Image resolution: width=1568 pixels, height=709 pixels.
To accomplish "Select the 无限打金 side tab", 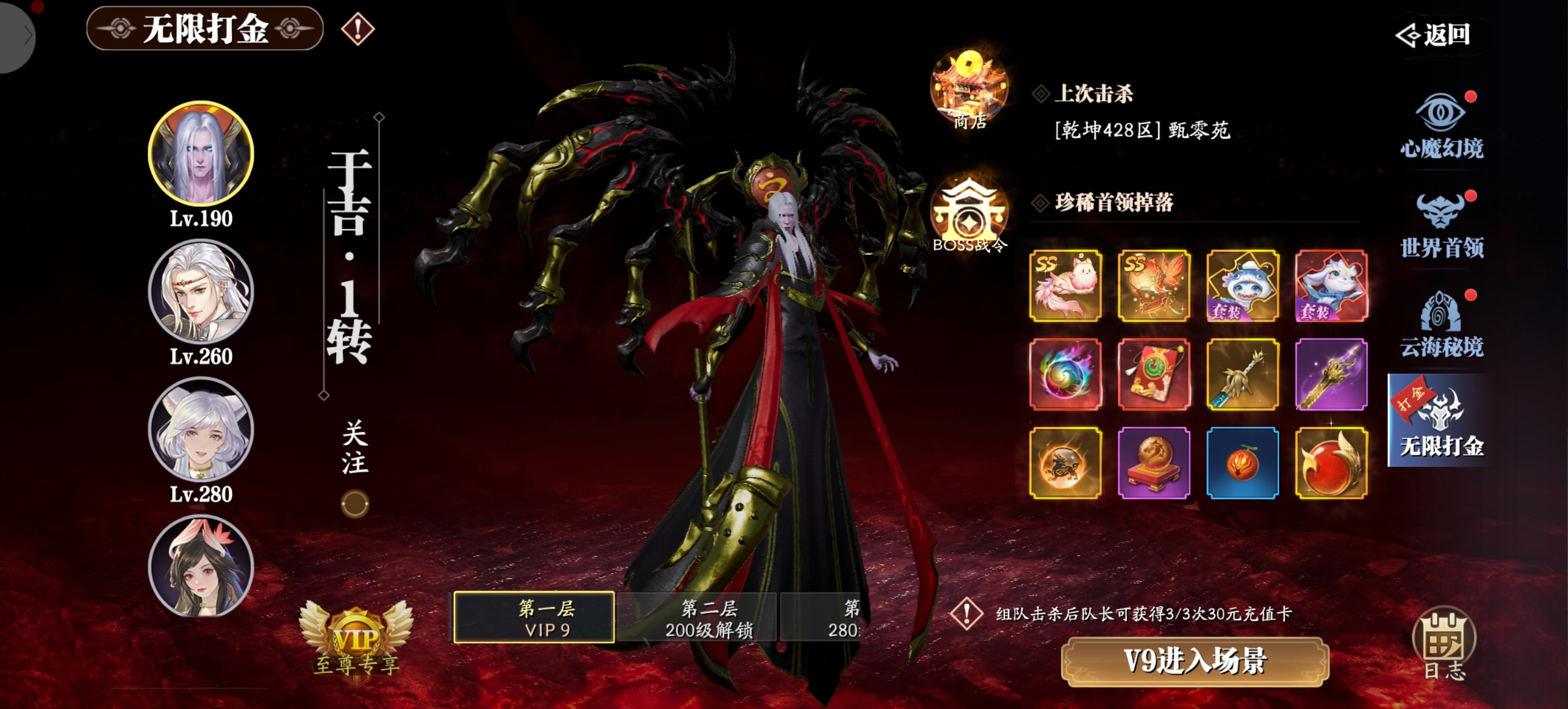I will pyautogui.click(x=1441, y=421).
